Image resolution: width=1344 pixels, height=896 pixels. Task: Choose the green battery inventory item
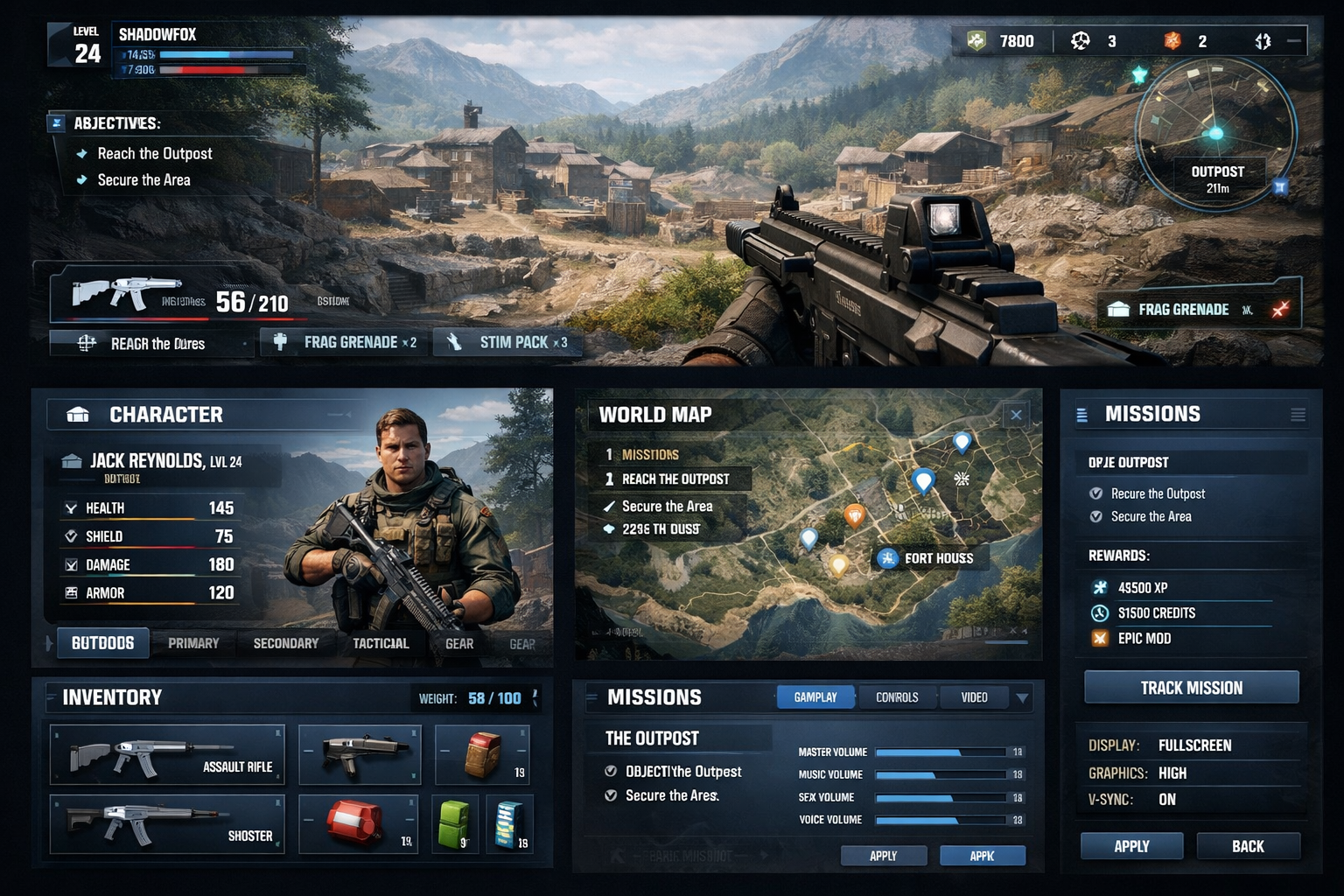(455, 823)
